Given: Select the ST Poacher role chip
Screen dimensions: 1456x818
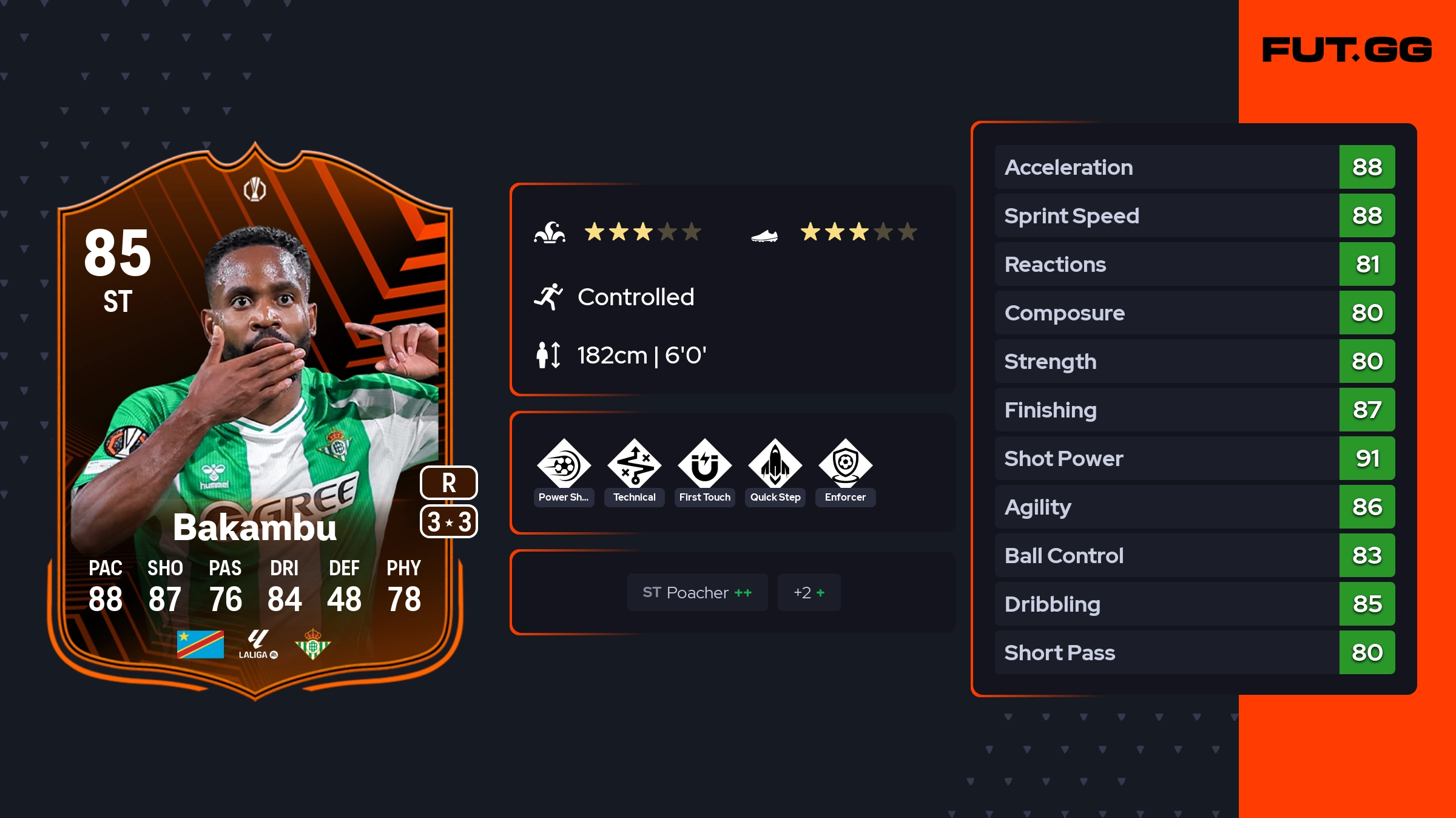Looking at the screenshot, I should (x=697, y=592).
